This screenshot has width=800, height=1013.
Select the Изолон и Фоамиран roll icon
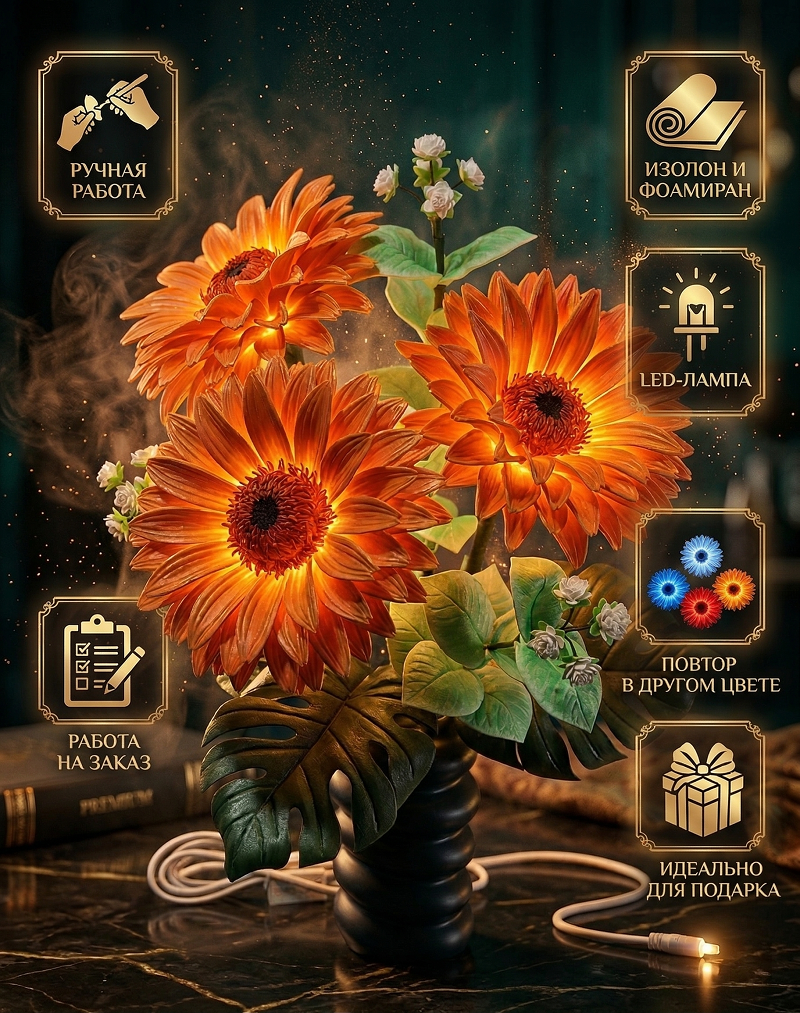[x=695, y=111]
